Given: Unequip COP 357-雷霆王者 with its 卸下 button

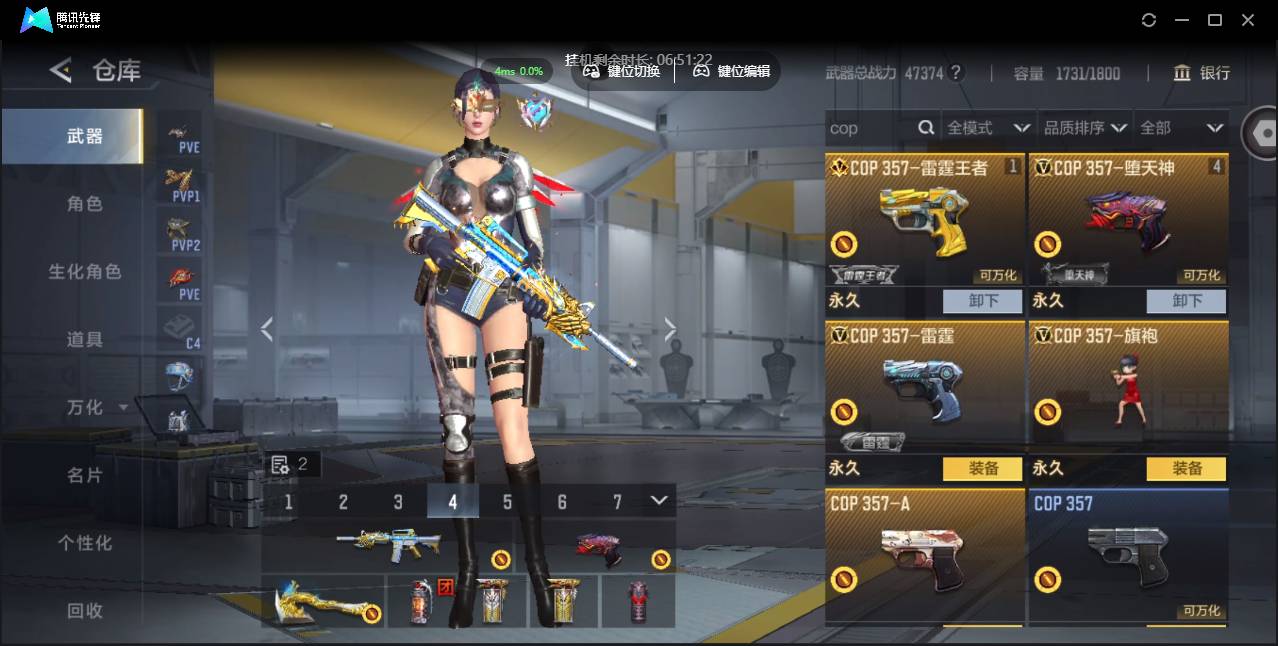Looking at the screenshot, I should coord(982,301).
